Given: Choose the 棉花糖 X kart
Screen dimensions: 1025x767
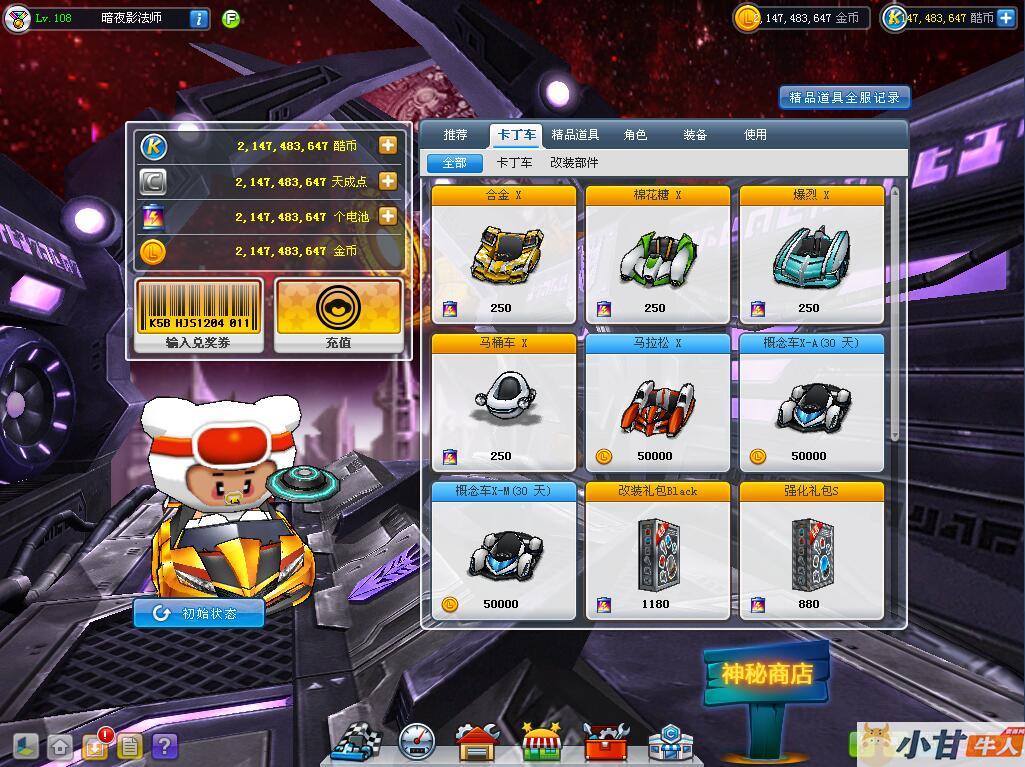Looking at the screenshot, I should click(657, 254).
